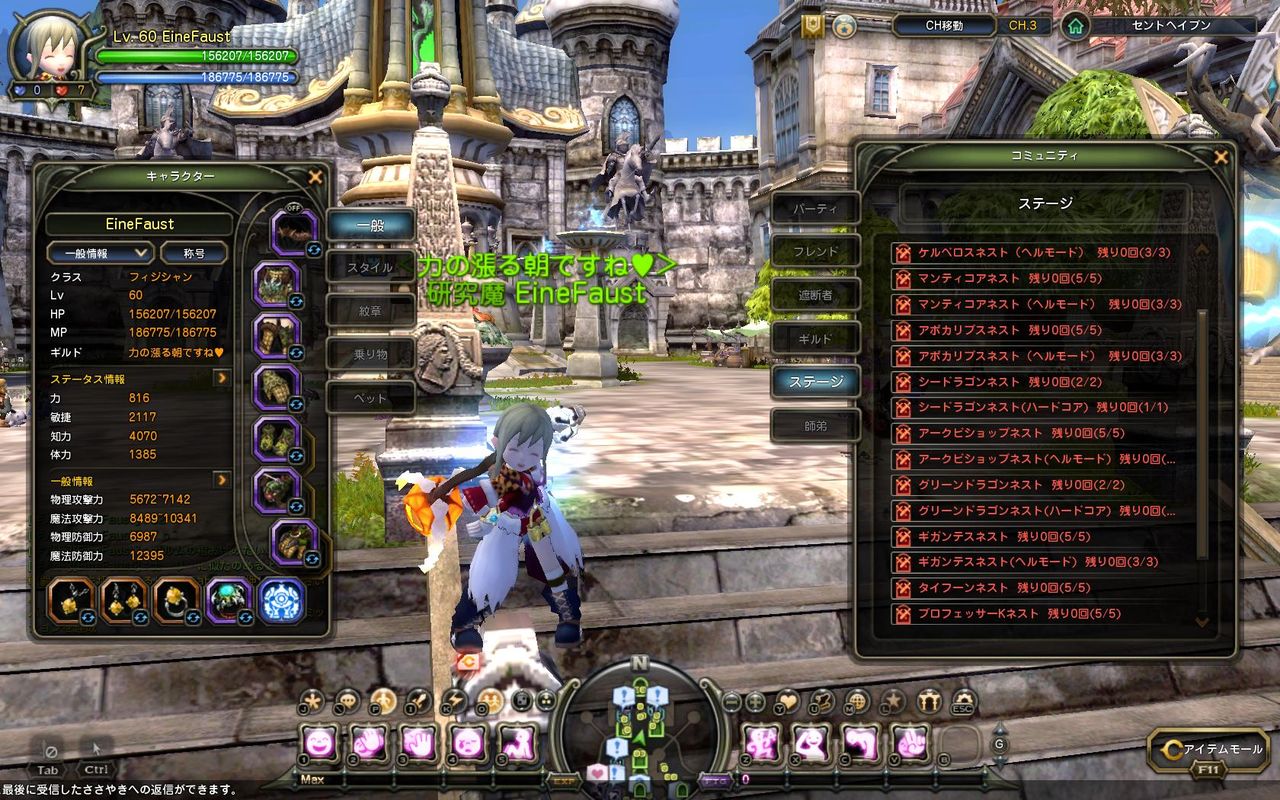Open the 遮断者 blocked players tab
This screenshot has height=800, width=1280.
(x=815, y=296)
